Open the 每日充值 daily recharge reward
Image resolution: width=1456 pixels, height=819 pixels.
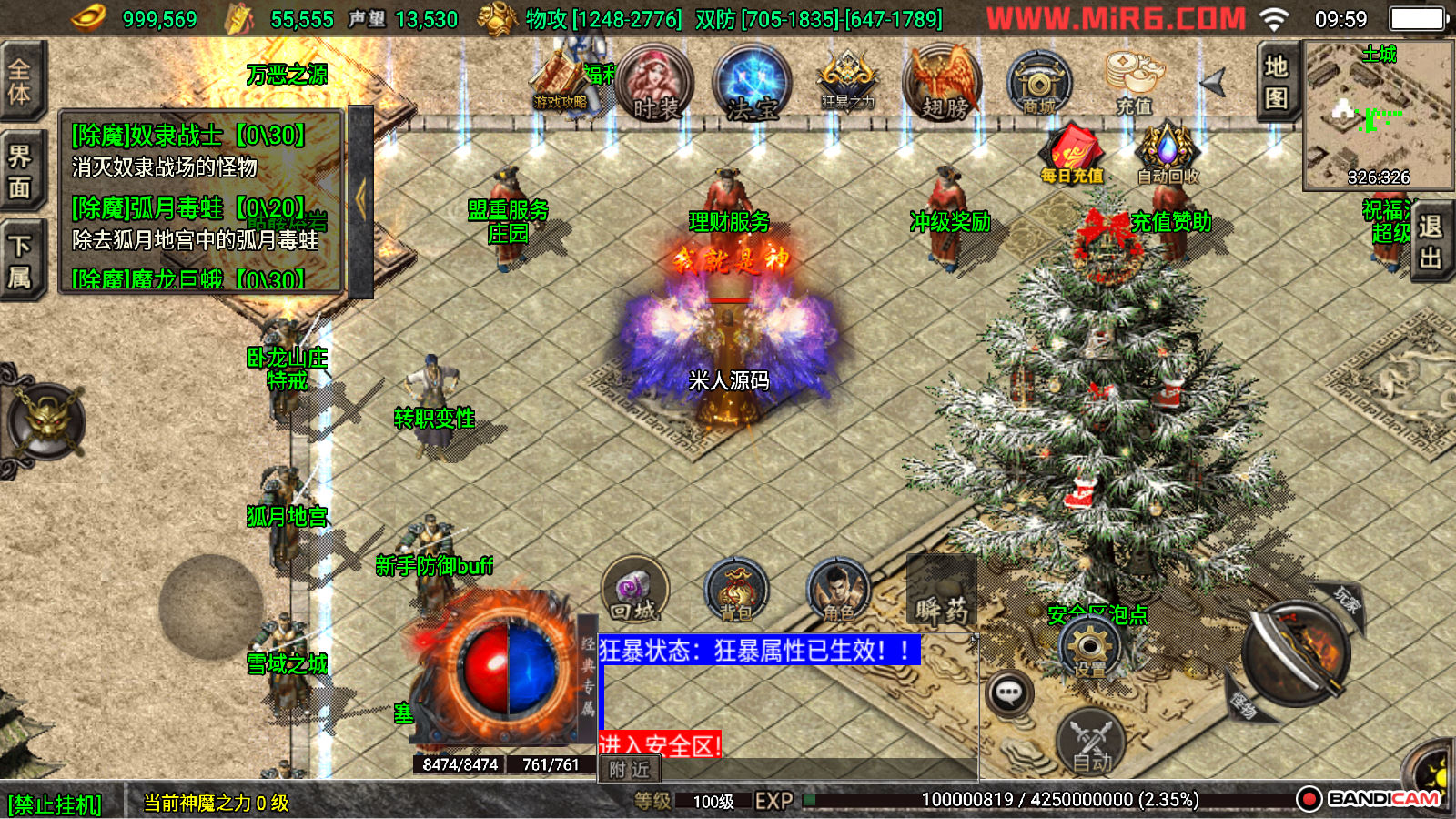tap(1072, 155)
